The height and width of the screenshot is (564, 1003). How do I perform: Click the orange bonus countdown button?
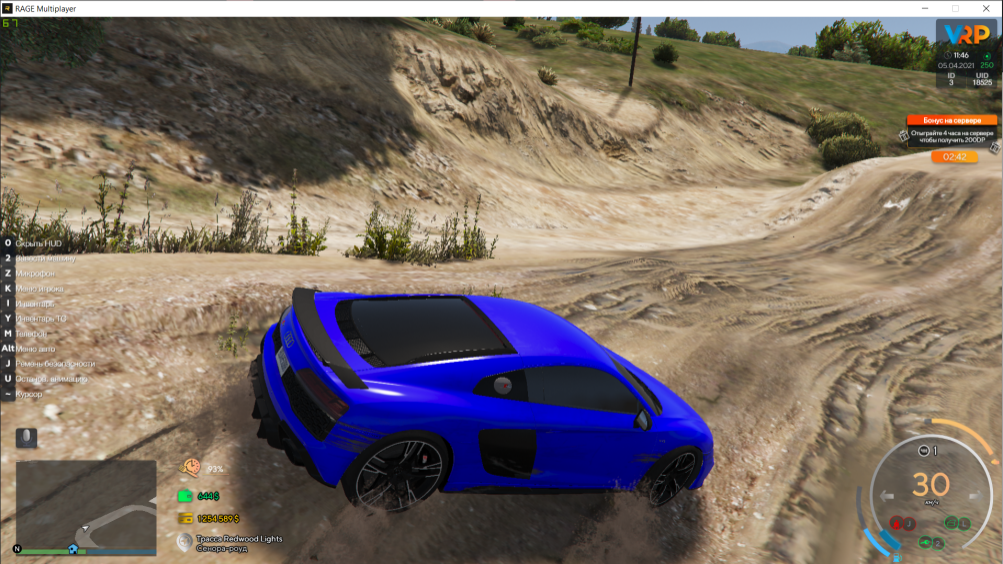coord(954,157)
